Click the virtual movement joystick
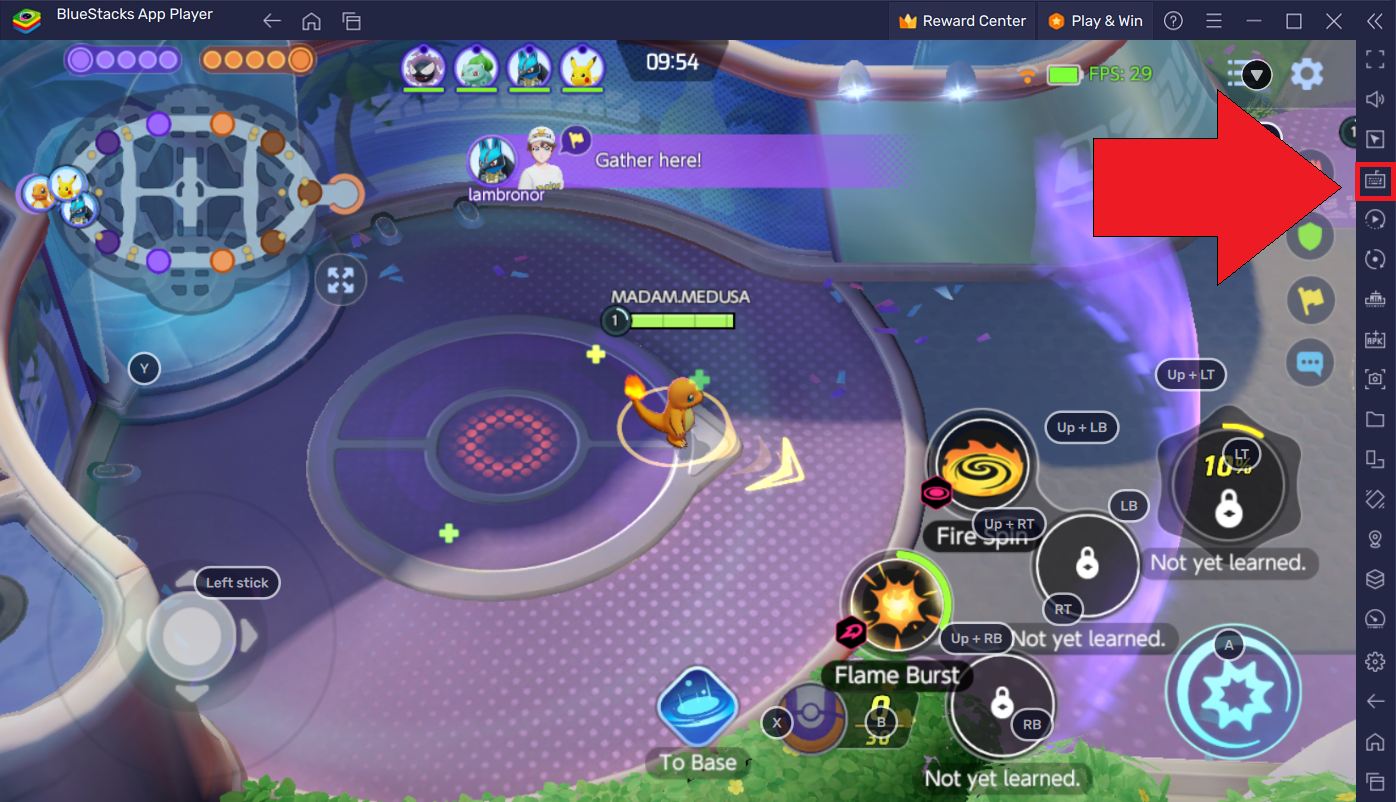The width and height of the screenshot is (1396, 802). click(190, 636)
